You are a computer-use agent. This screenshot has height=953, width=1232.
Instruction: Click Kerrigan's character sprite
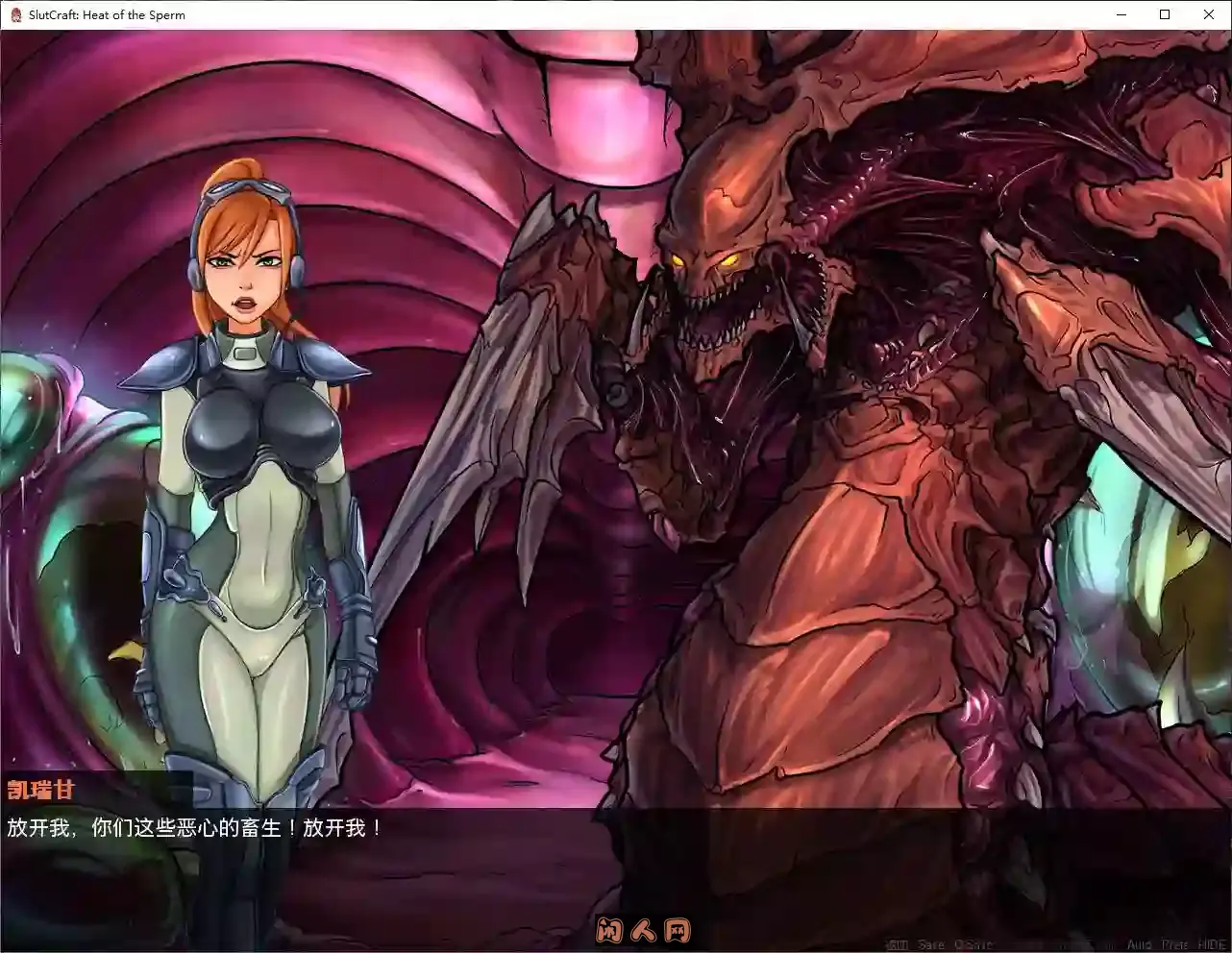245,480
